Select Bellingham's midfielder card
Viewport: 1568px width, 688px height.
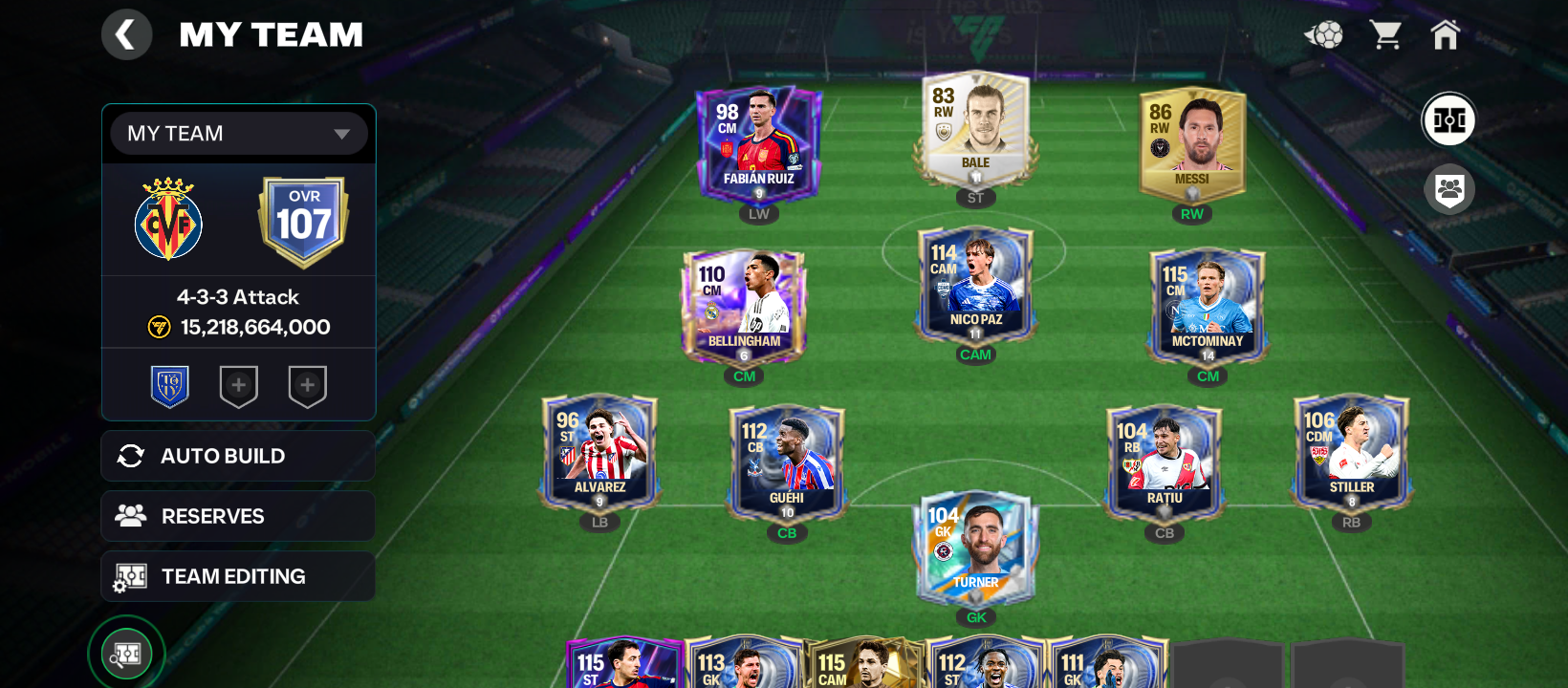[x=744, y=306]
